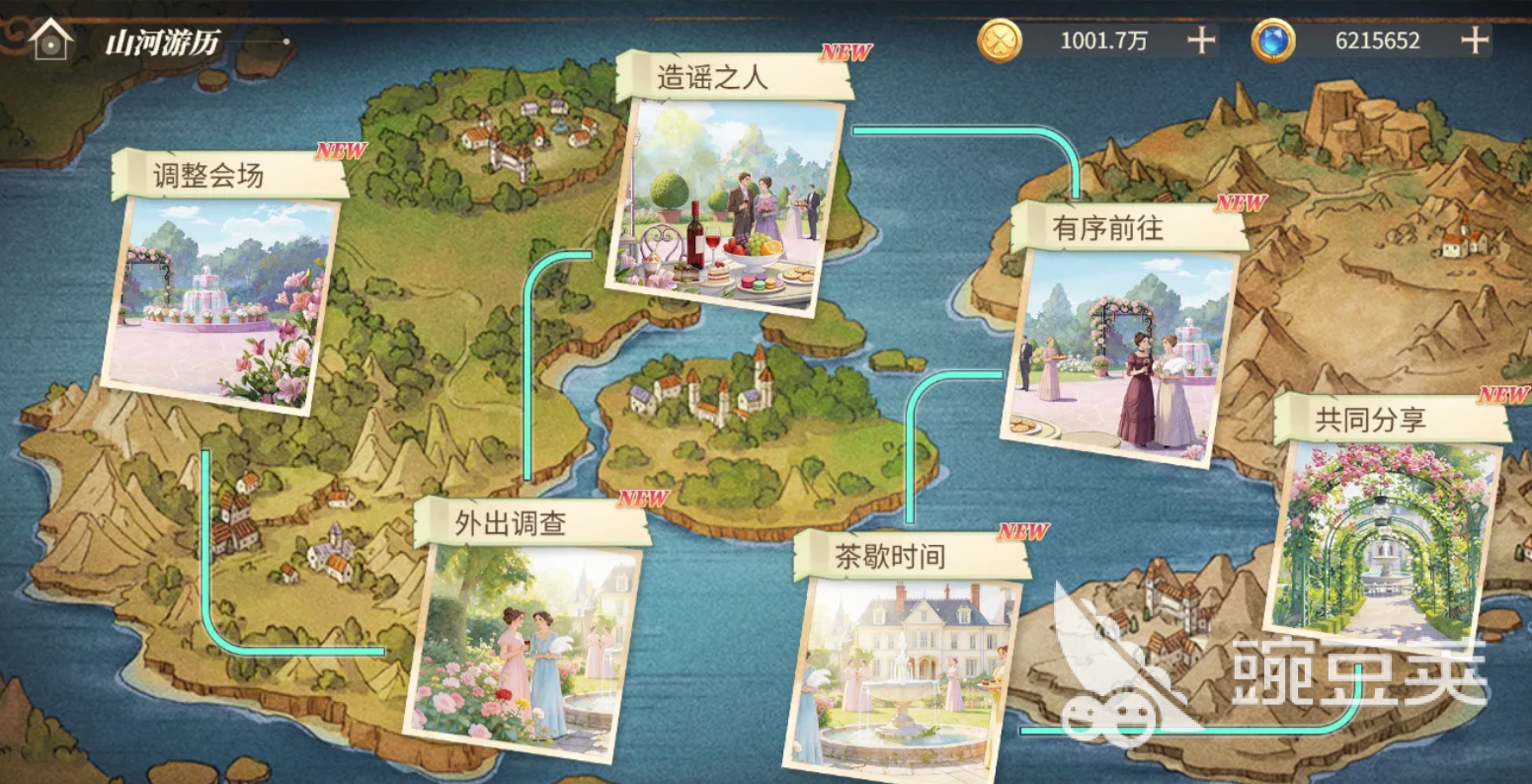Click the plus button beside diamonds
The width and height of the screenshot is (1532, 784).
[x=1475, y=40]
